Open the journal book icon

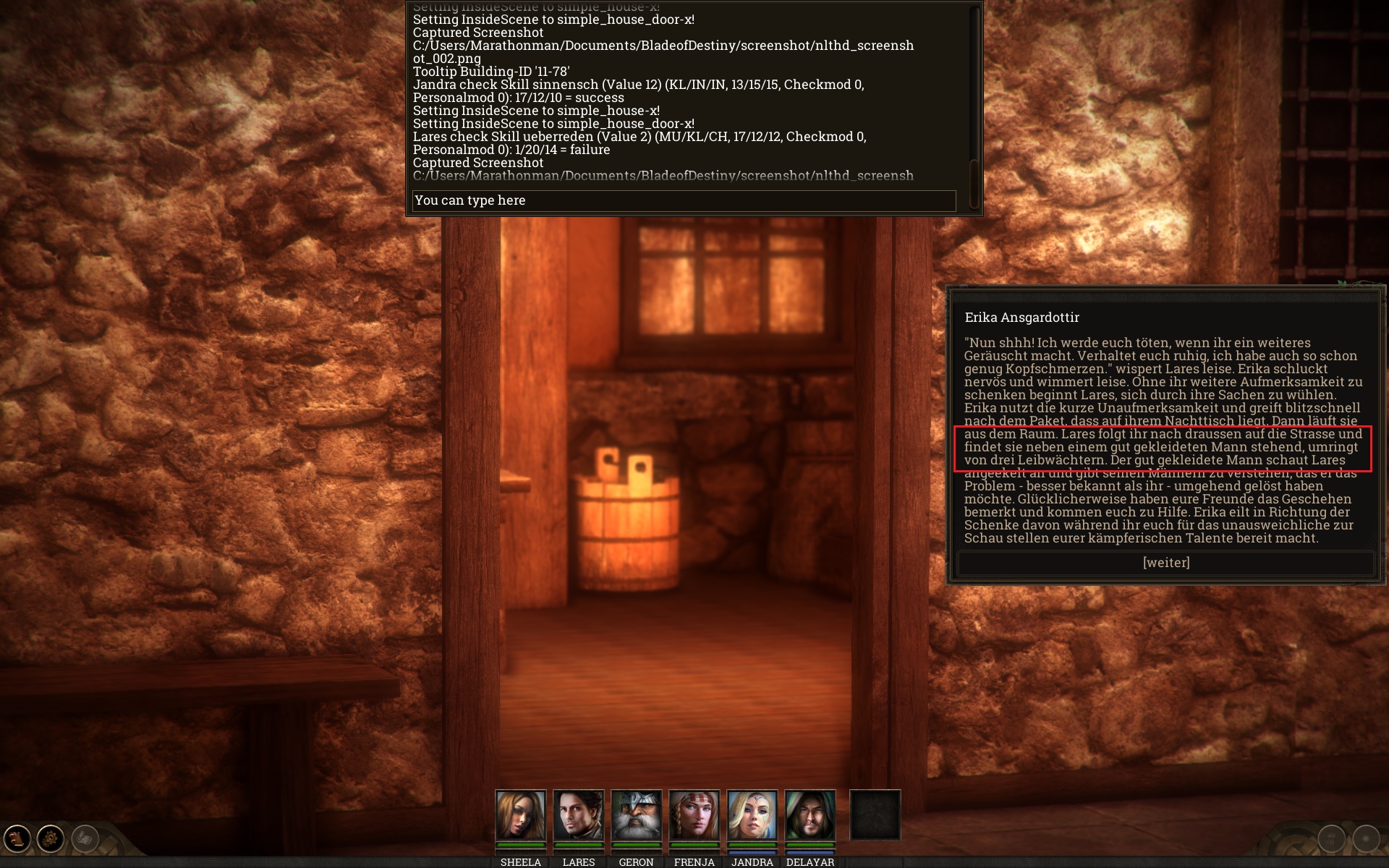tap(17, 838)
